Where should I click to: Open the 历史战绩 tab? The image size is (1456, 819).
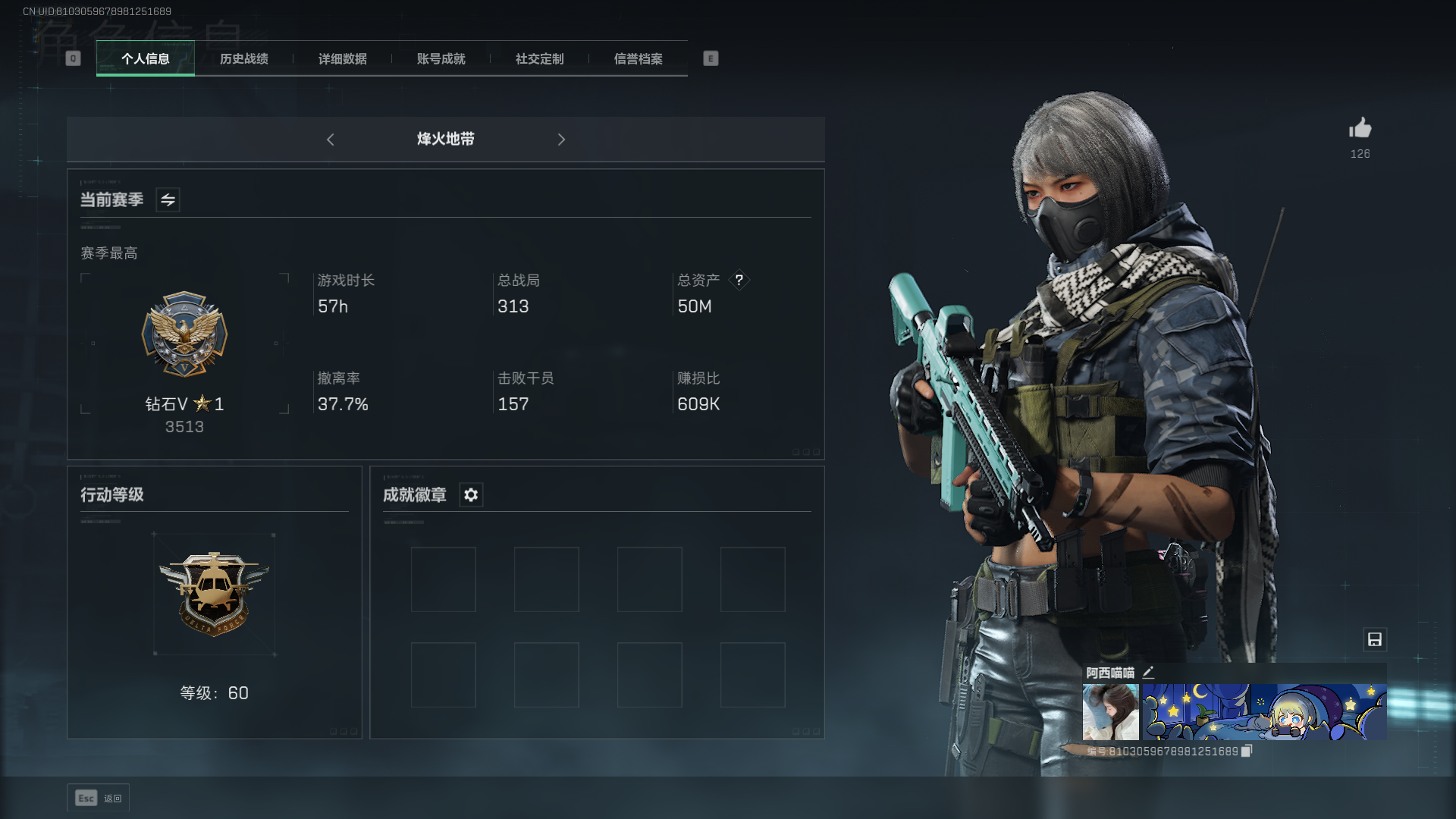(x=243, y=59)
